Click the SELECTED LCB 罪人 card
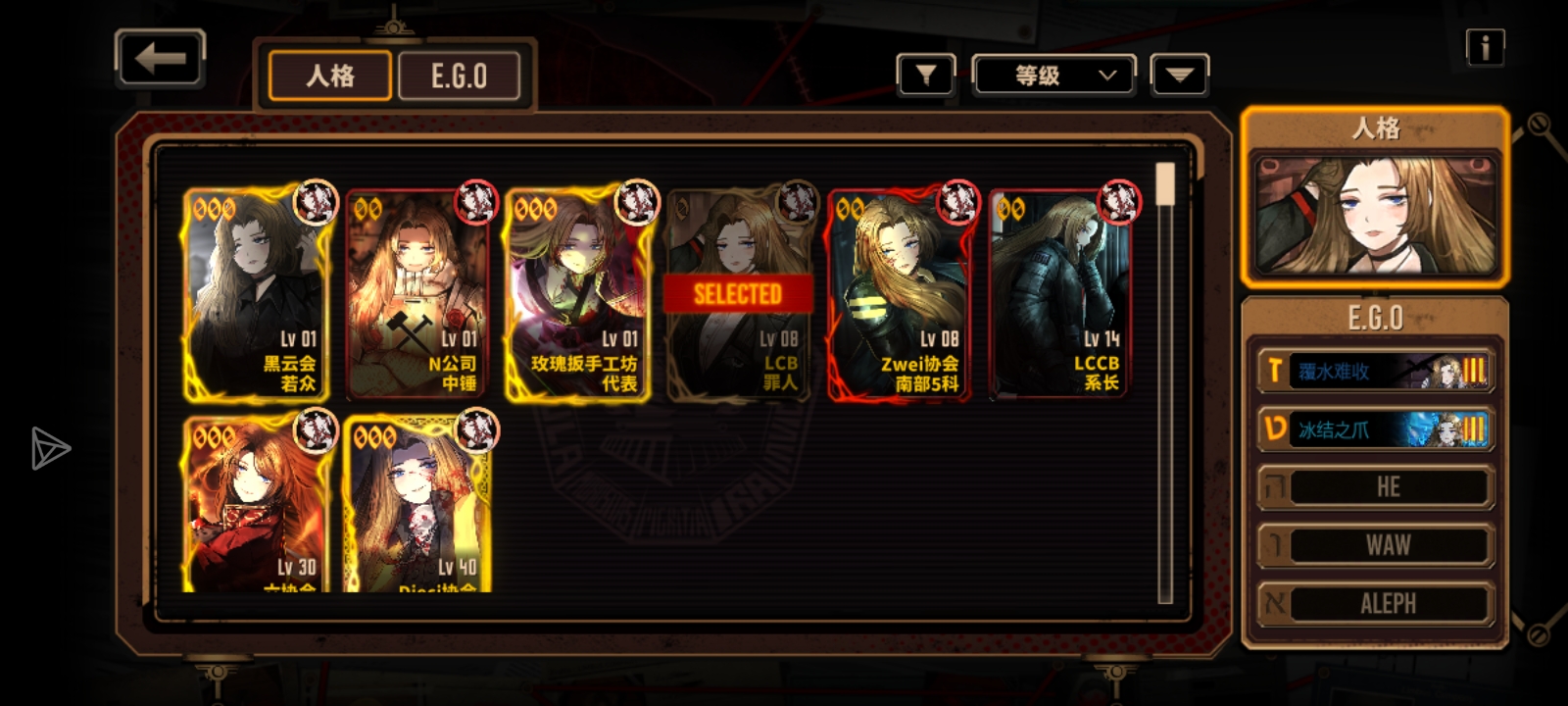The height and width of the screenshot is (706, 1568). point(738,294)
